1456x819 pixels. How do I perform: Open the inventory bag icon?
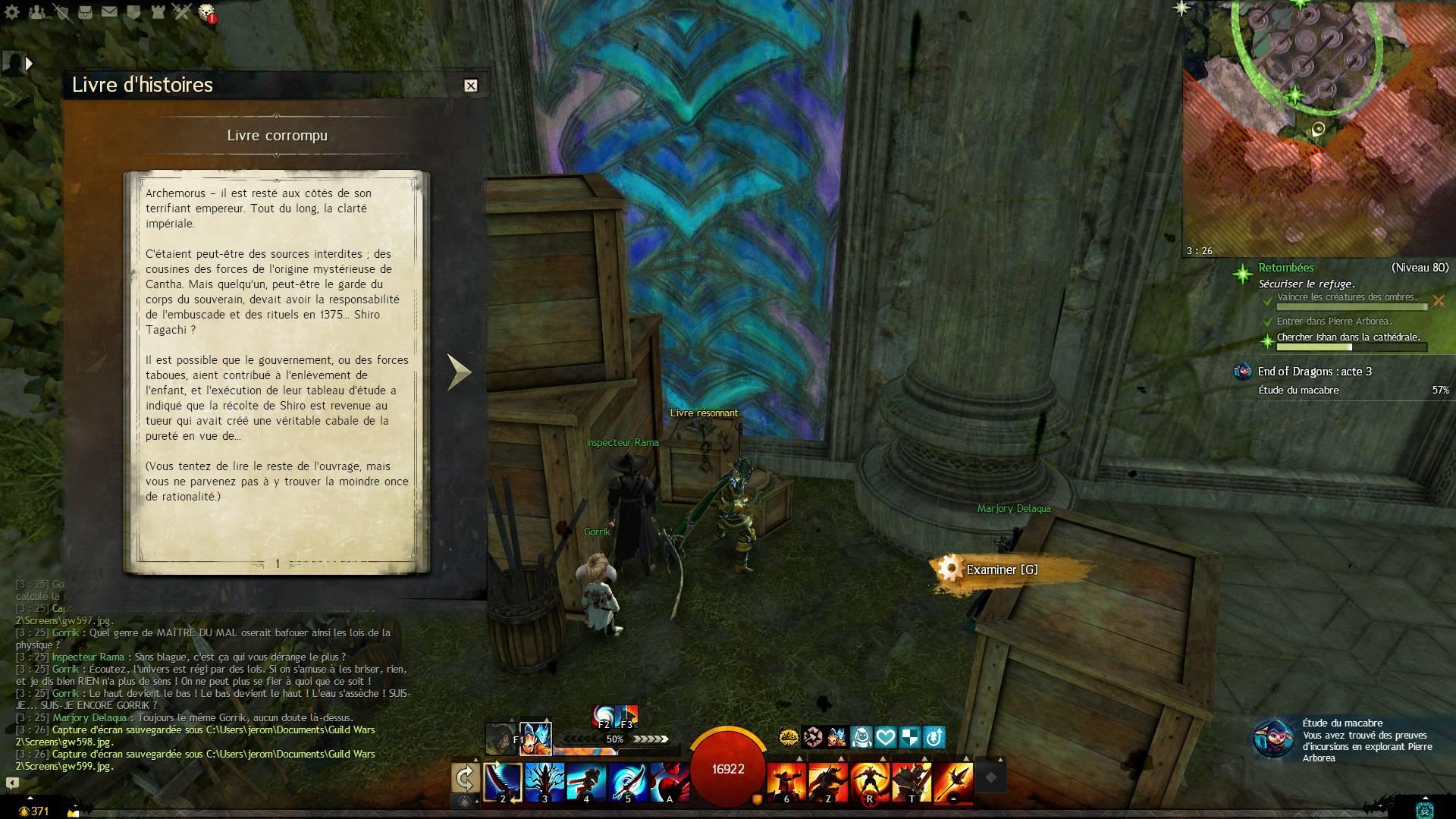coord(85,12)
